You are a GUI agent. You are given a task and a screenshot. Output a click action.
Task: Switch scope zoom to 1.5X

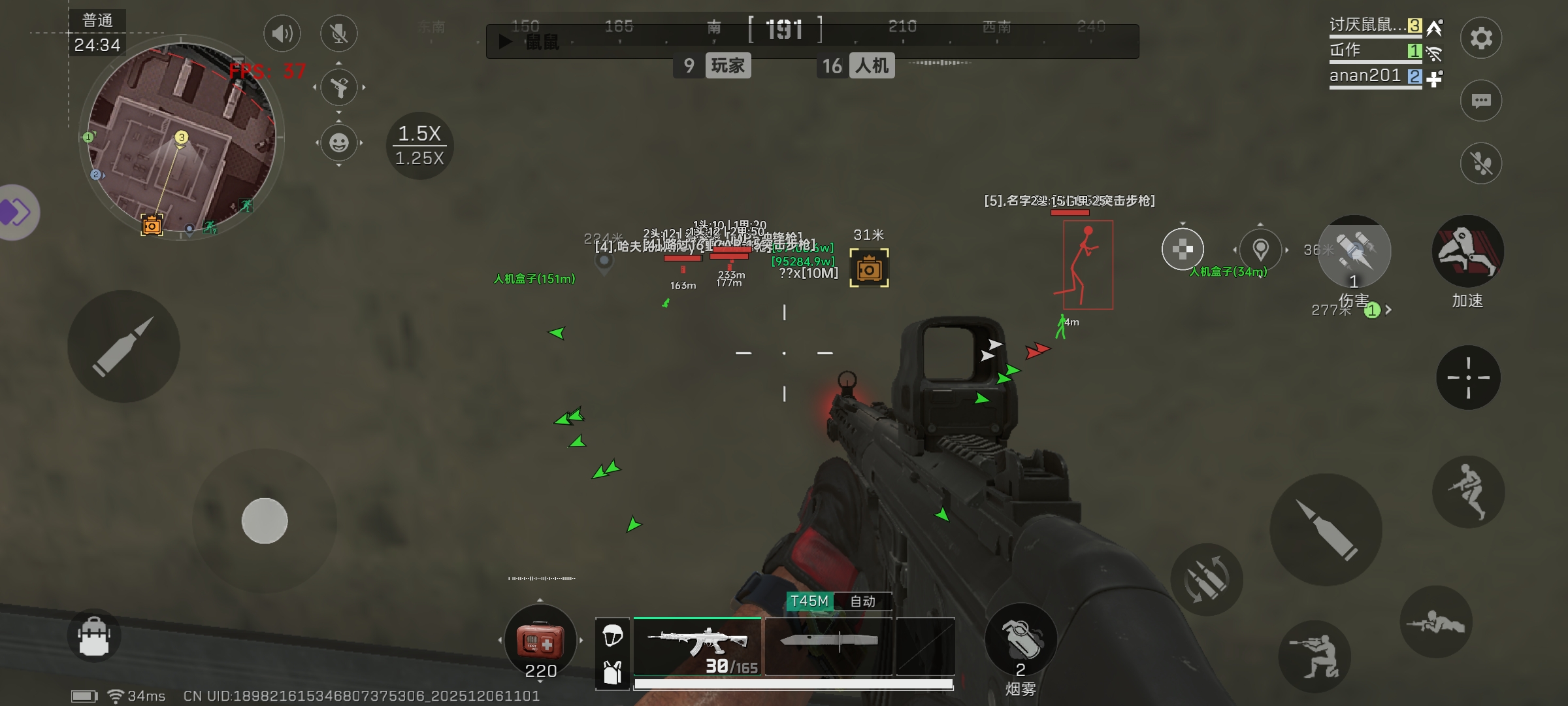[x=419, y=133]
